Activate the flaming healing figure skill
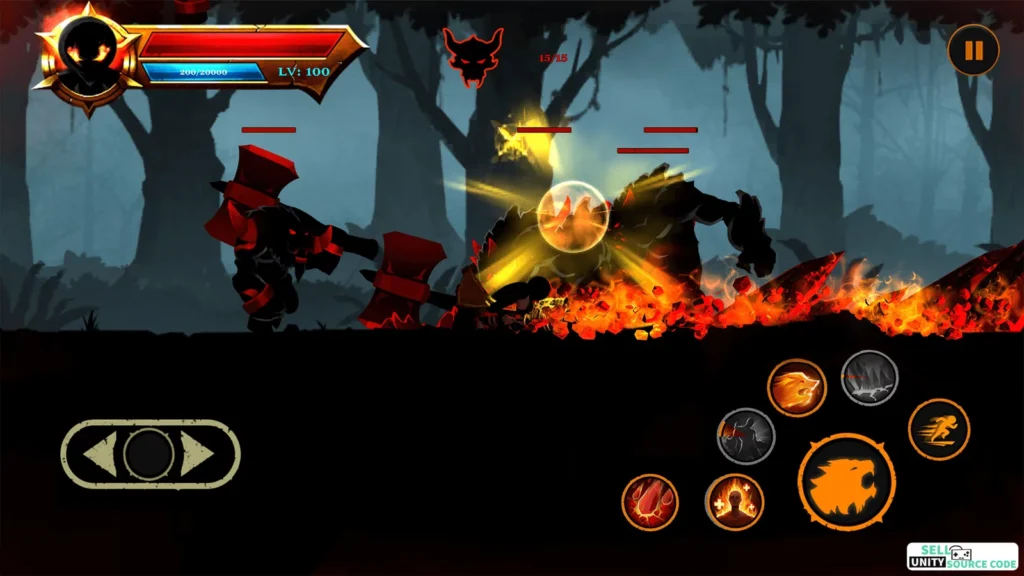The height and width of the screenshot is (576, 1024). tap(734, 502)
